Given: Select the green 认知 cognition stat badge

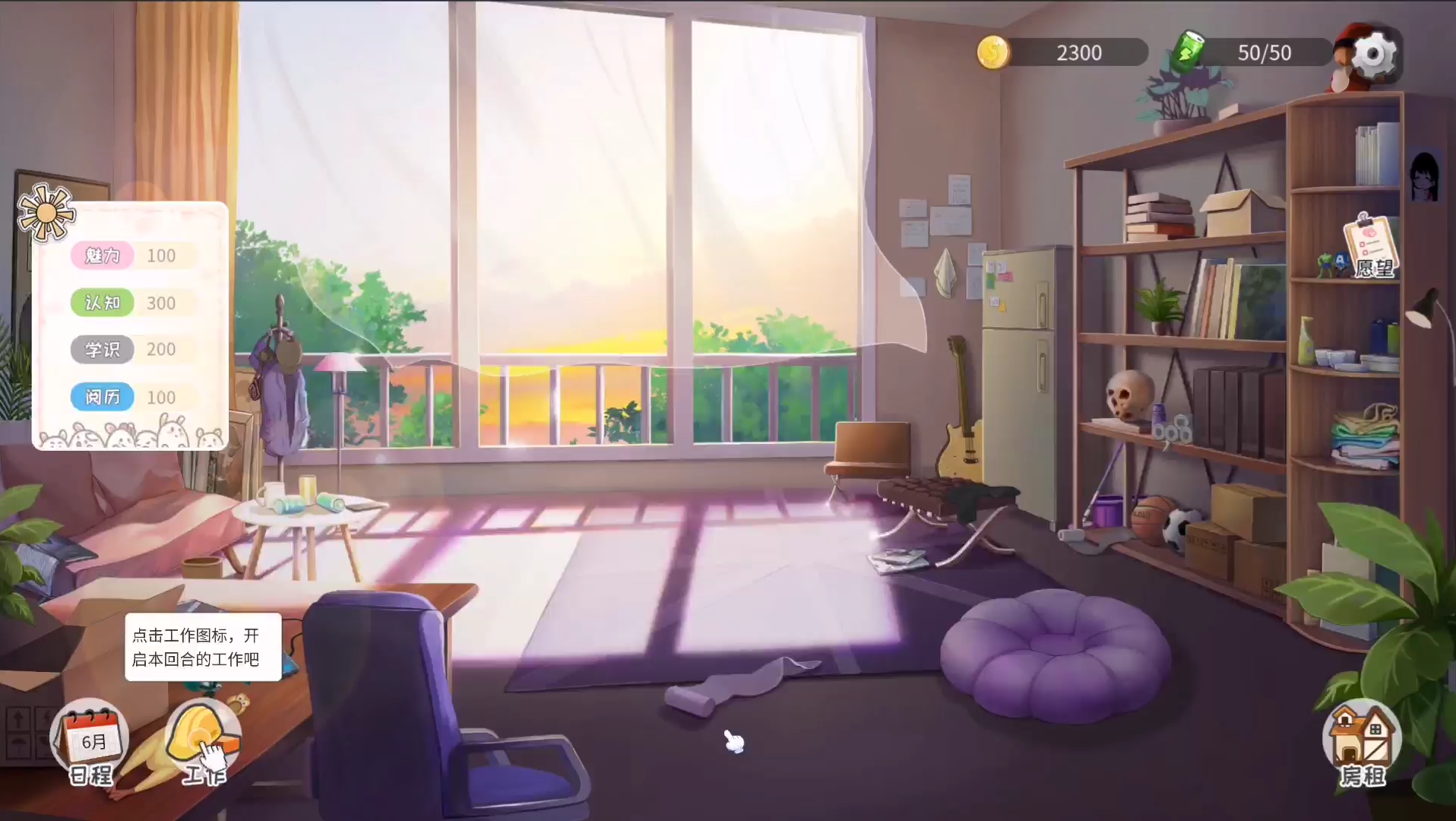Looking at the screenshot, I should 103,303.
